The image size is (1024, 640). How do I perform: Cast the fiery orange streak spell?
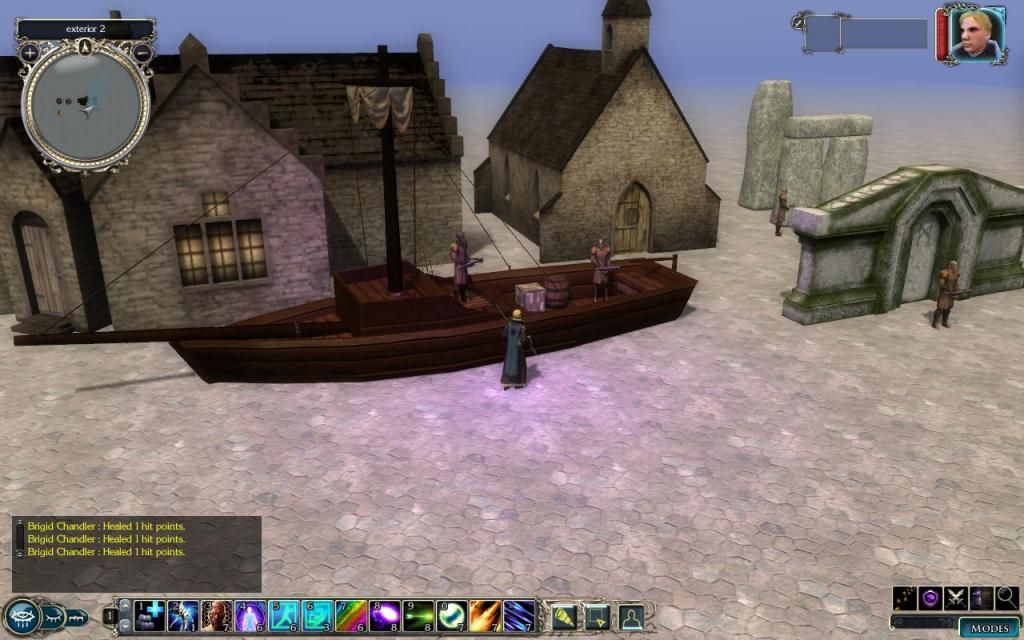(486, 614)
